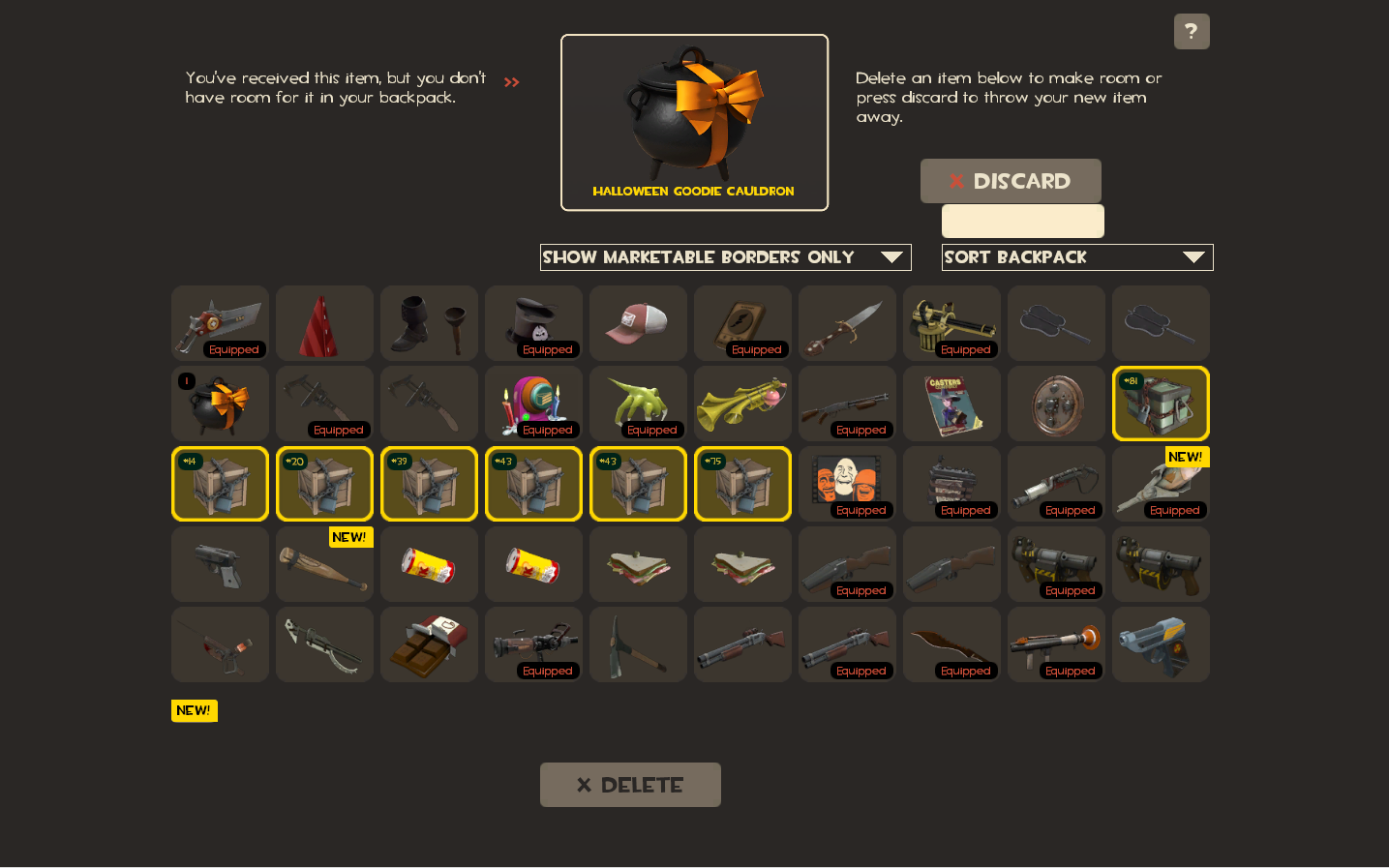Select the green crate numbered 81
Screen dimensions: 1389x868
(1161, 404)
